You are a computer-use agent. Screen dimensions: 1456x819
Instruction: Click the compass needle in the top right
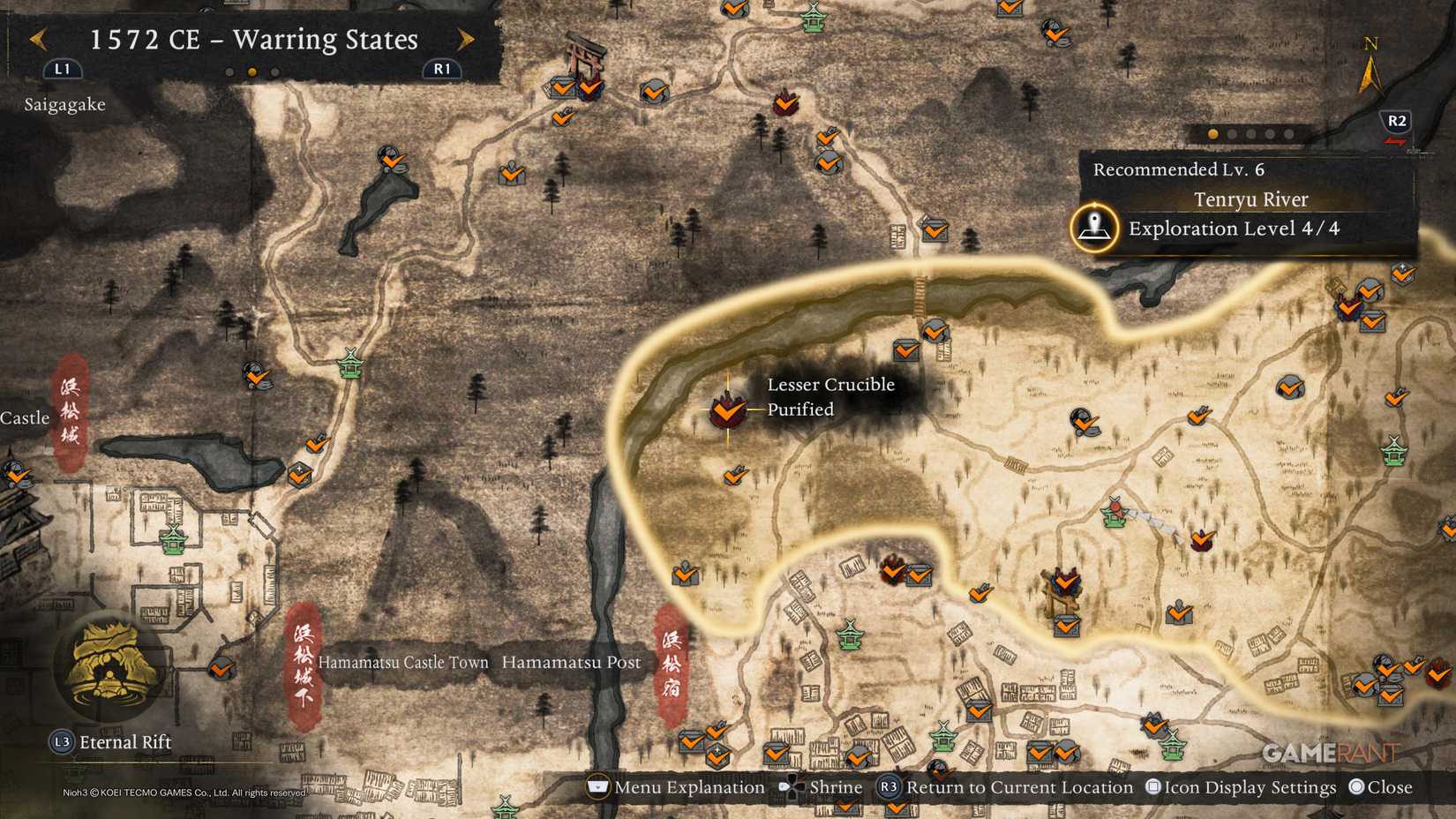tap(1370, 75)
